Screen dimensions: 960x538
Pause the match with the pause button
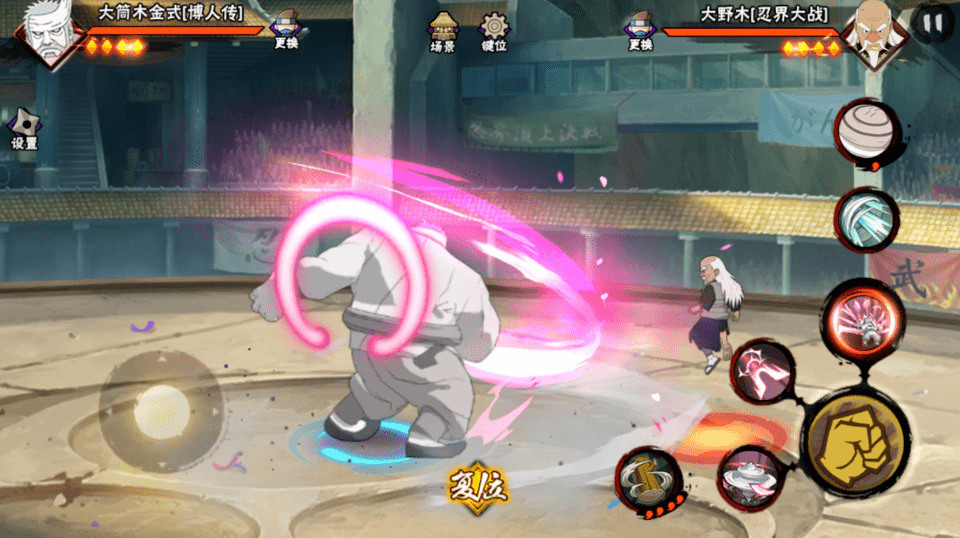(931, 23)
